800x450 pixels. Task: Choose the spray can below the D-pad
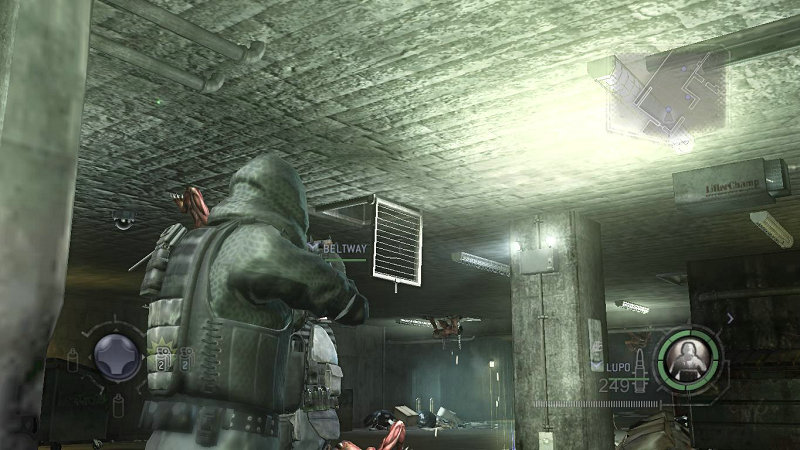118,403
